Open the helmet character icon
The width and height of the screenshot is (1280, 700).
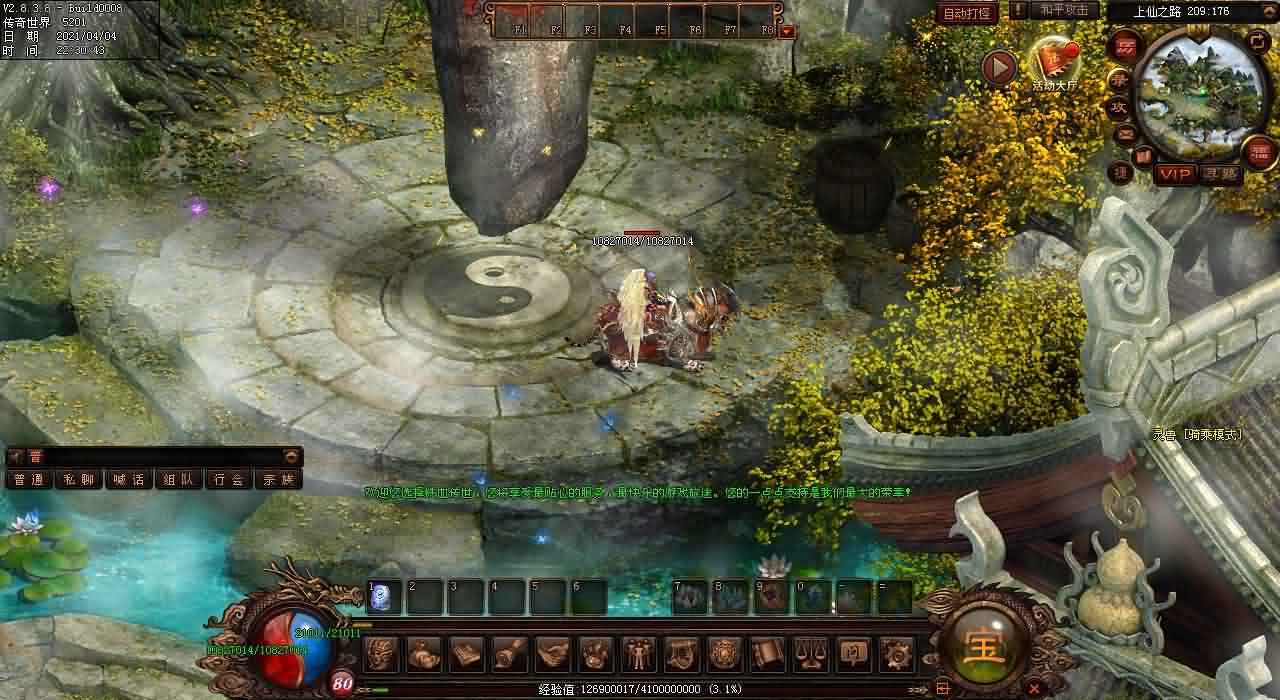click(x=381, y=654)
